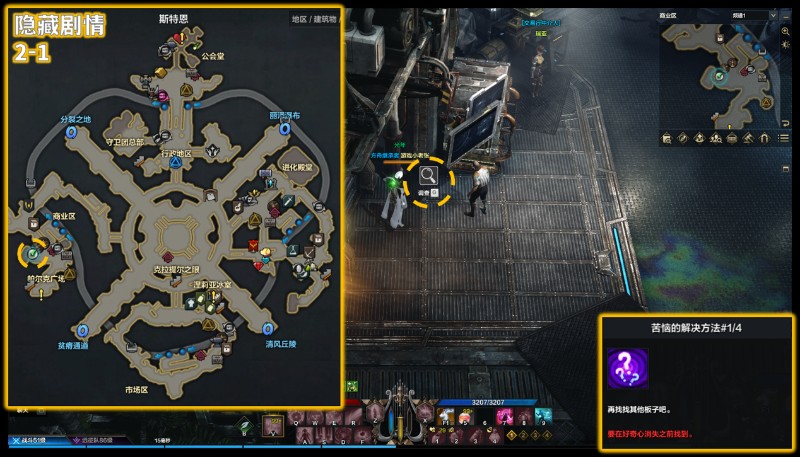Select the purple question mark quest icon

coord(627,367)
